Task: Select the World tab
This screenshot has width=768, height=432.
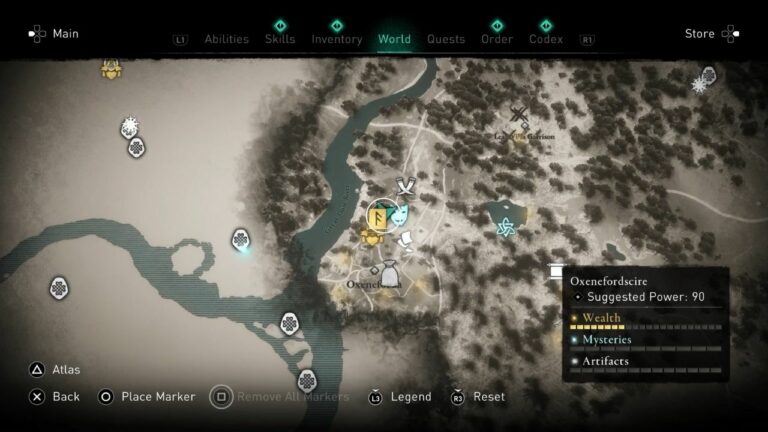Action: (x=394, y=39)
